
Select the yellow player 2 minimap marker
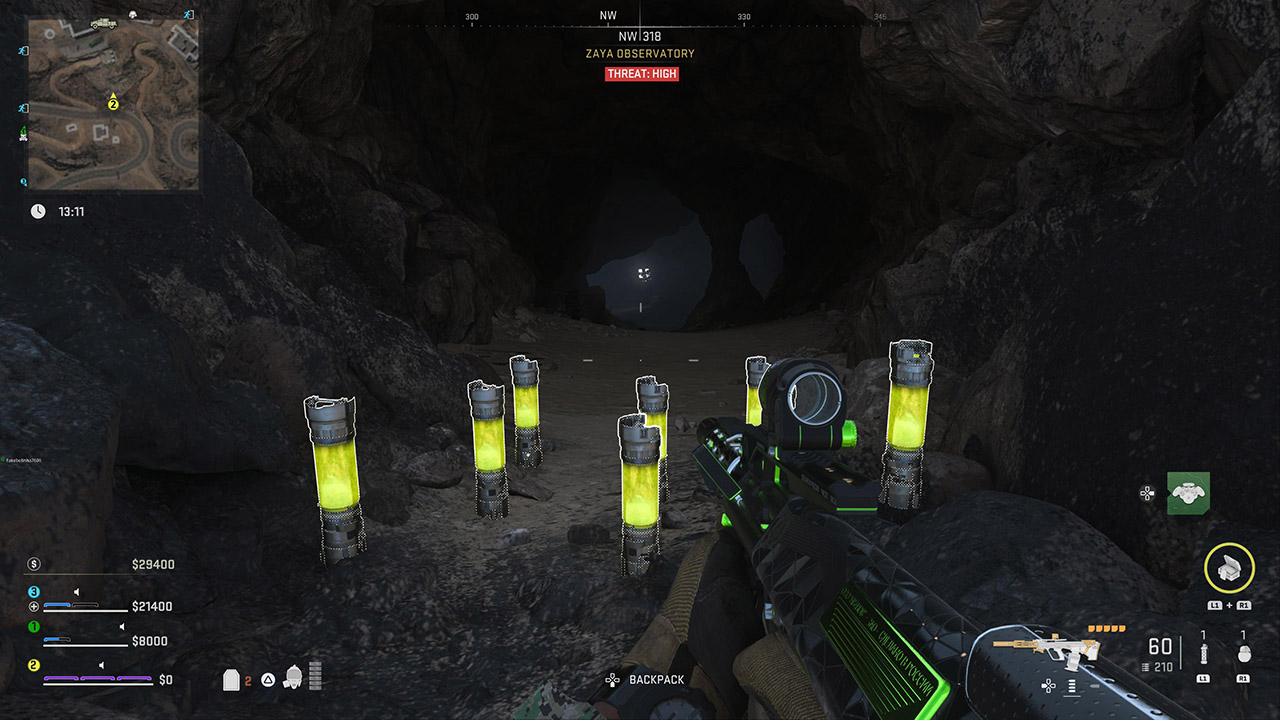click(x=113, y=103)
